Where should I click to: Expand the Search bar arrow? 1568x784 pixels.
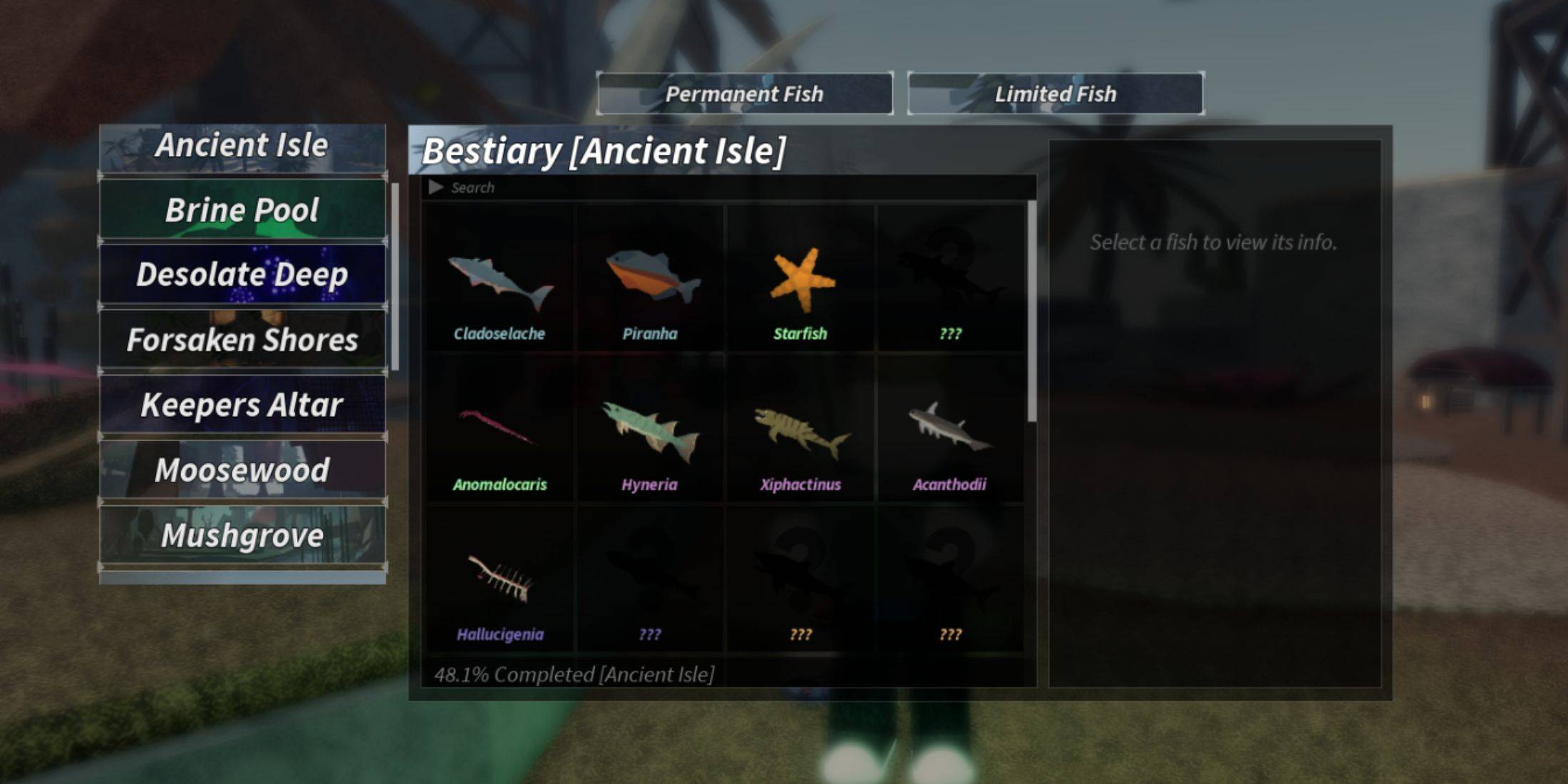click(x=435, y=187)
